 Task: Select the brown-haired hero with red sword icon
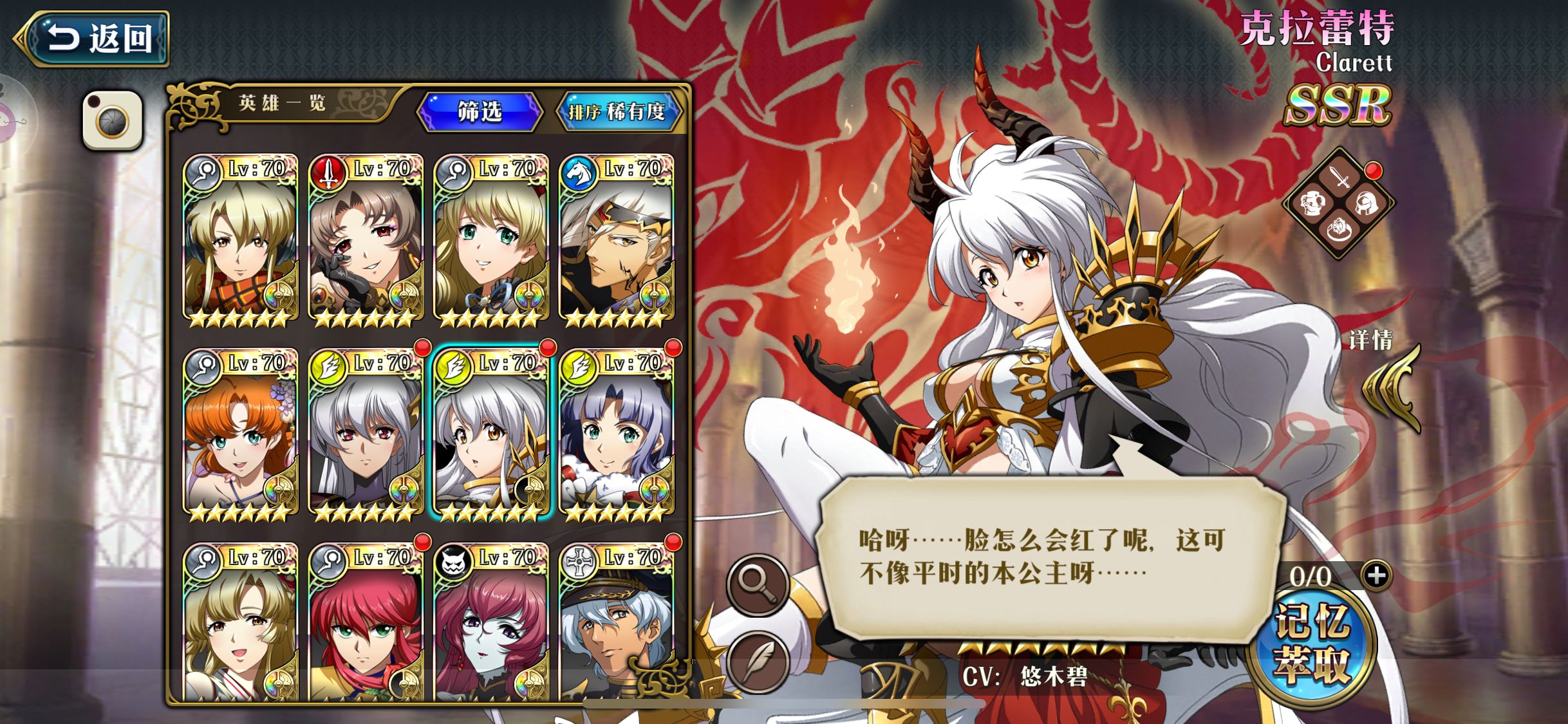366,239
